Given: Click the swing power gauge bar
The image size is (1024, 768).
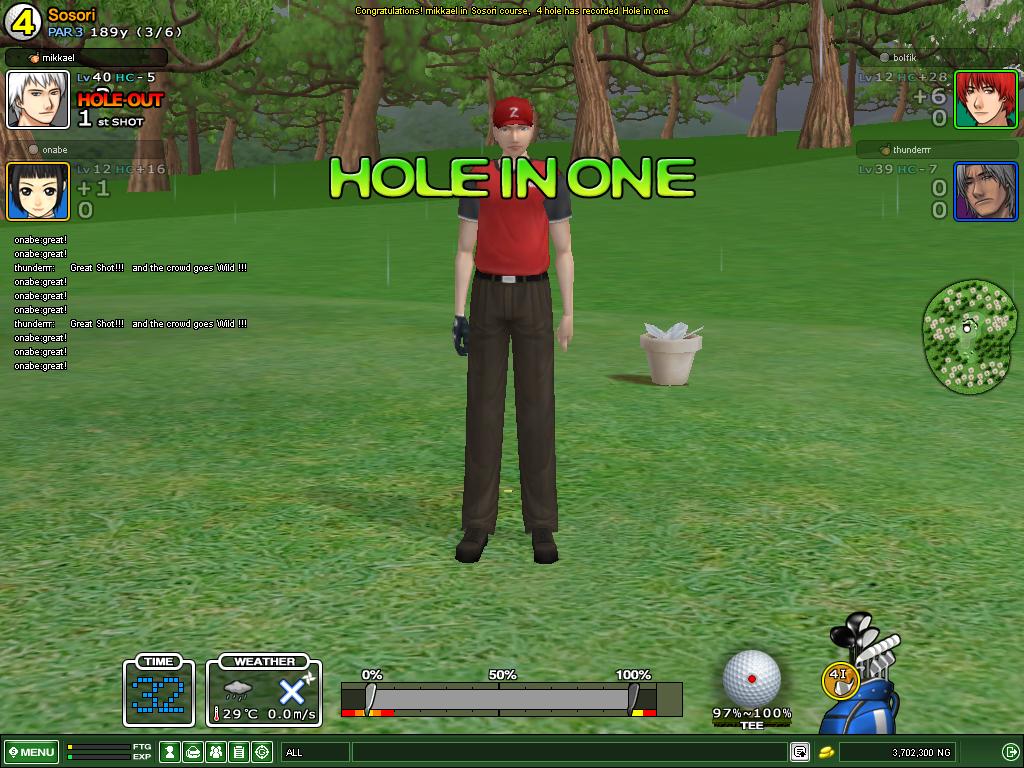Looking at the screenshot, I should [511, 698].
